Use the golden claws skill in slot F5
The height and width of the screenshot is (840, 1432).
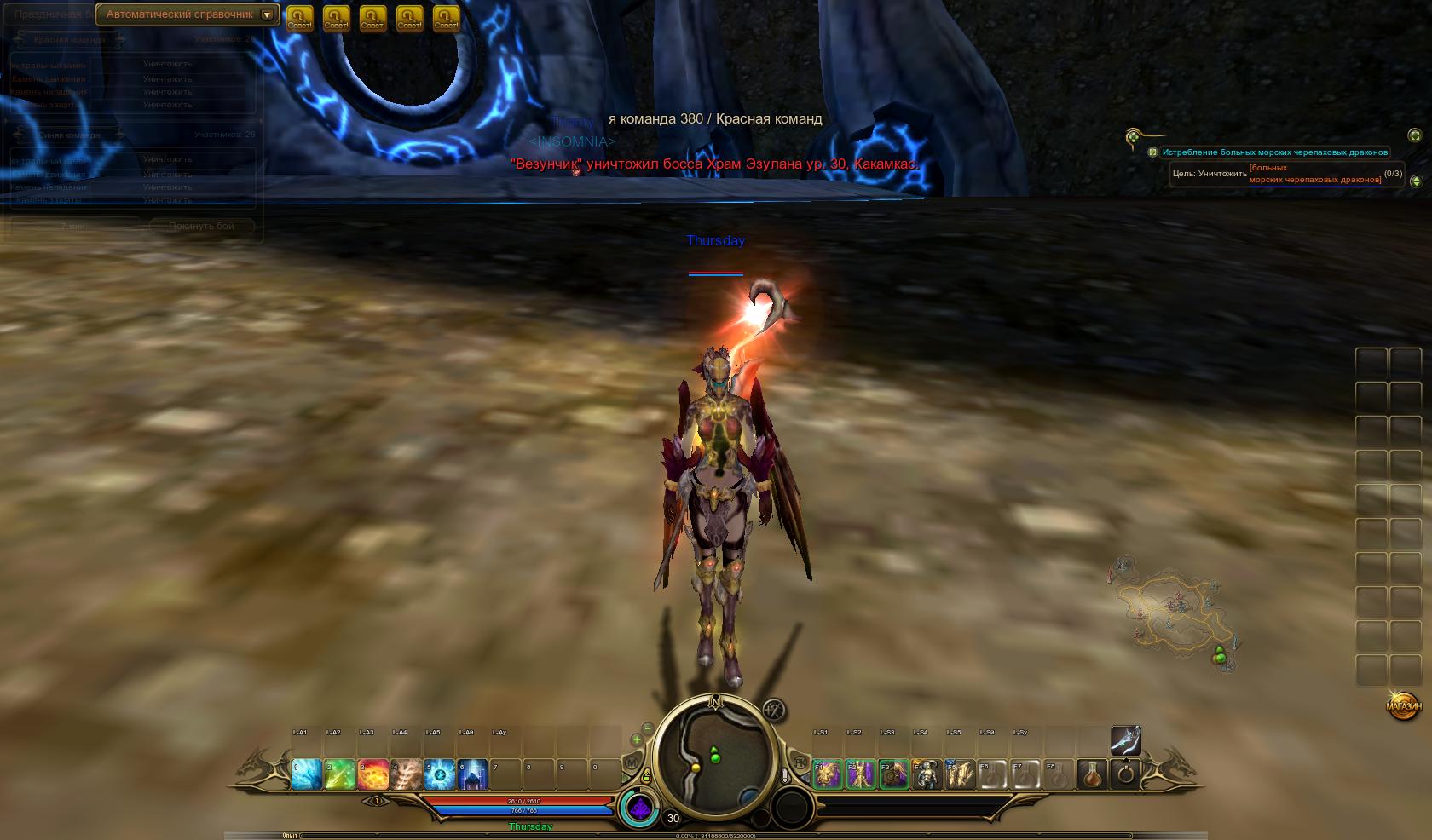click(960, 774)
